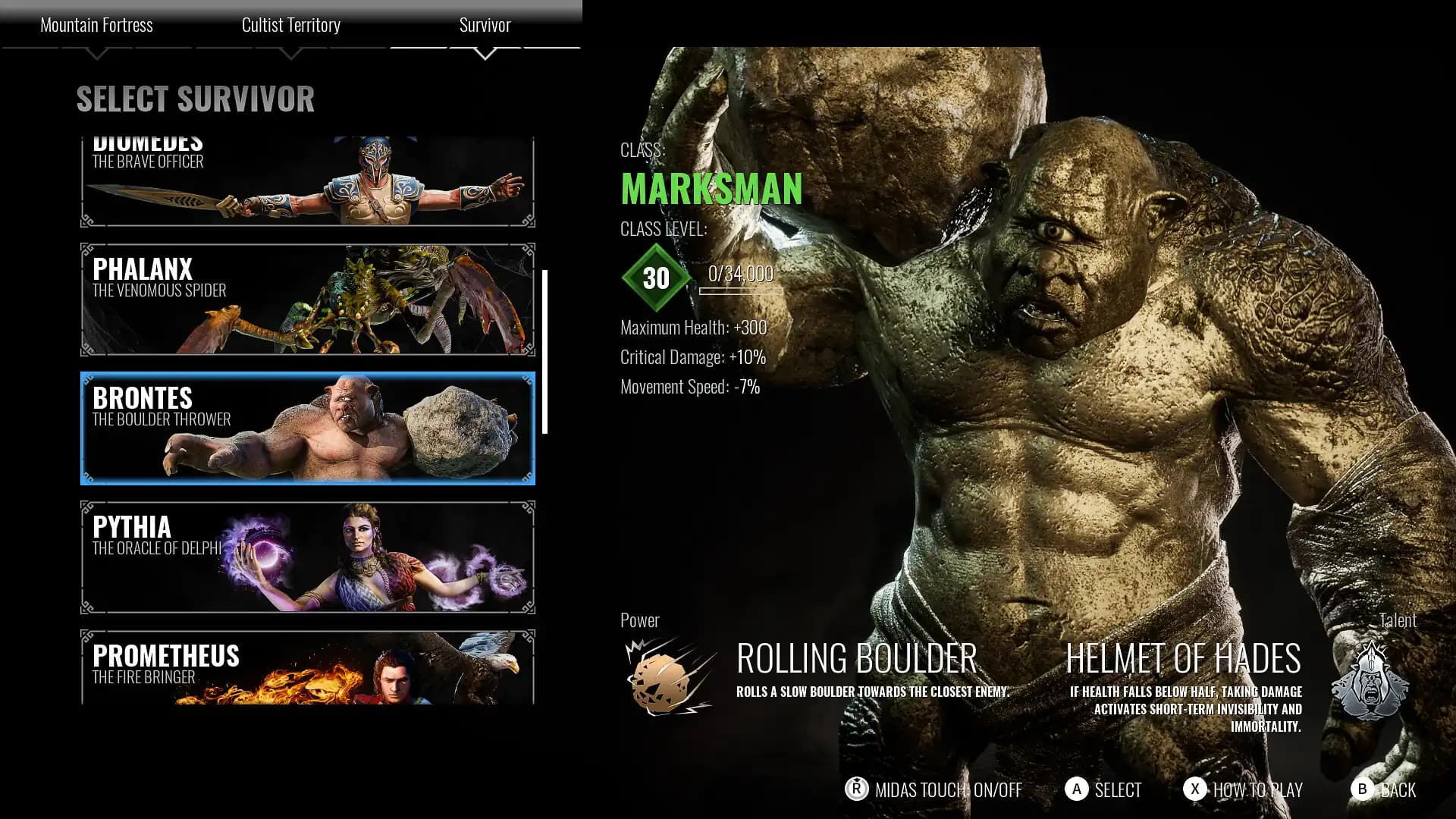Choose Pythia the Oracle of Delphi
Viewport: 1456px width, 819px height.
[307, 557]
